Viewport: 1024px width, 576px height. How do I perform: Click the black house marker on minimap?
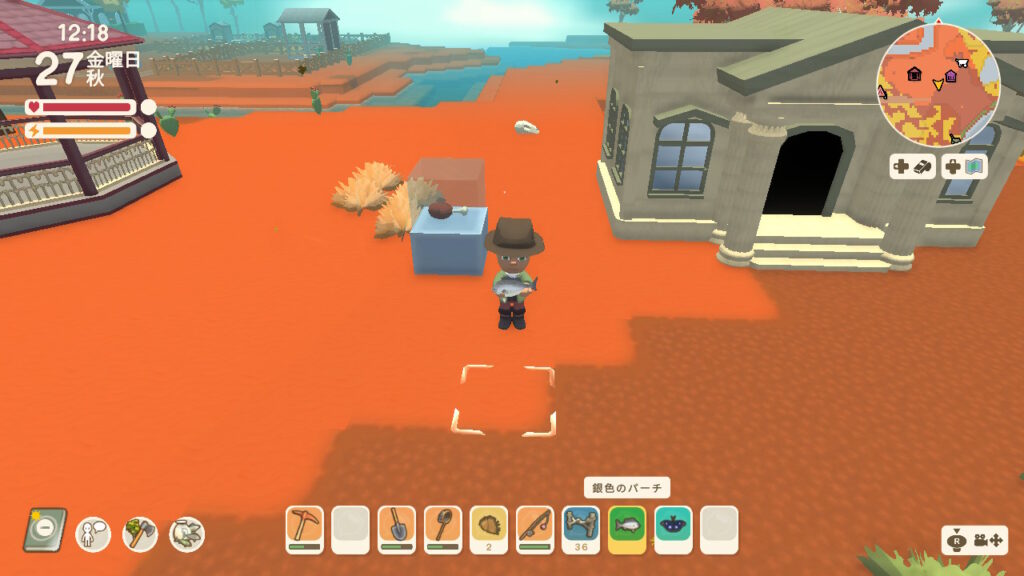tap(914, 73)
